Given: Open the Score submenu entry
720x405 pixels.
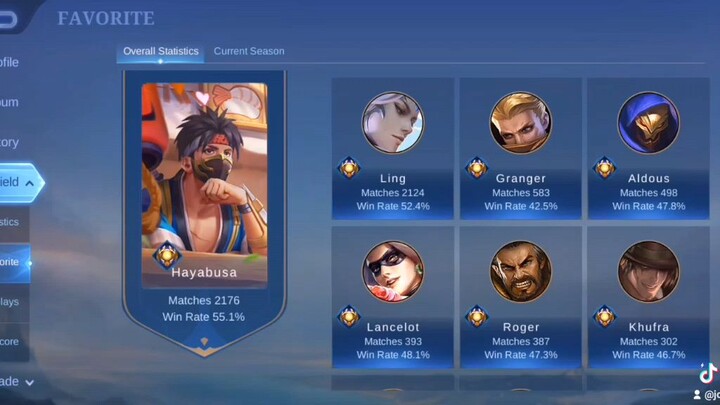Looking at the screenshot, I should point(12,342).
